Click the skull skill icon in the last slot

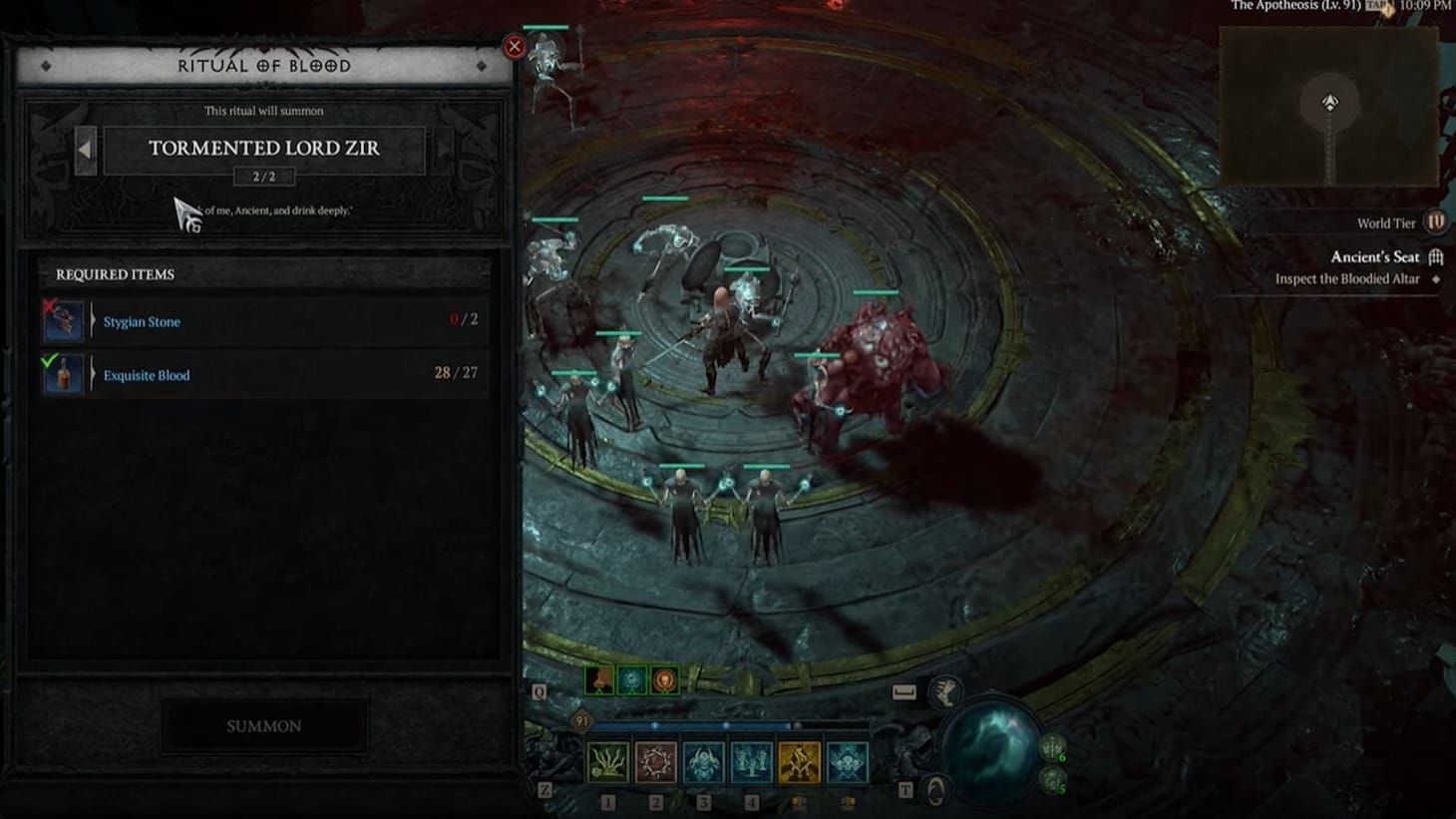848,762
